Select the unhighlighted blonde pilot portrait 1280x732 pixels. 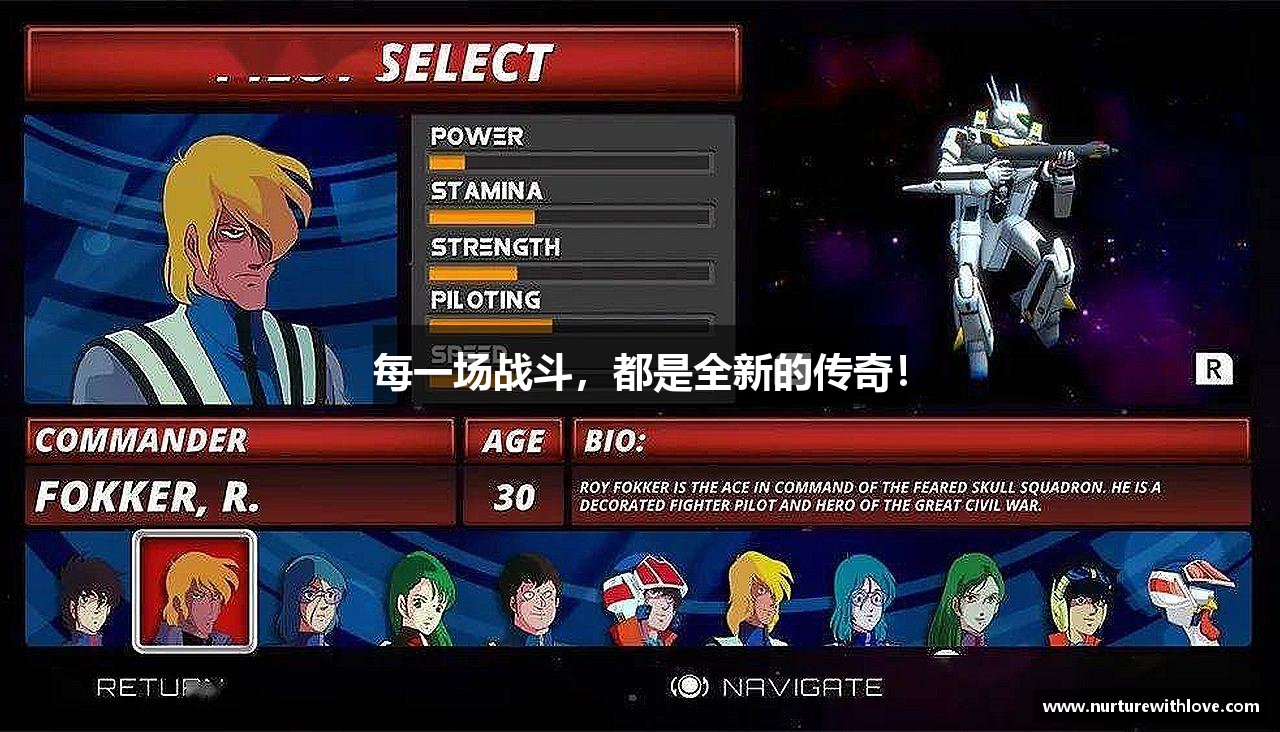tap(756, 597)
